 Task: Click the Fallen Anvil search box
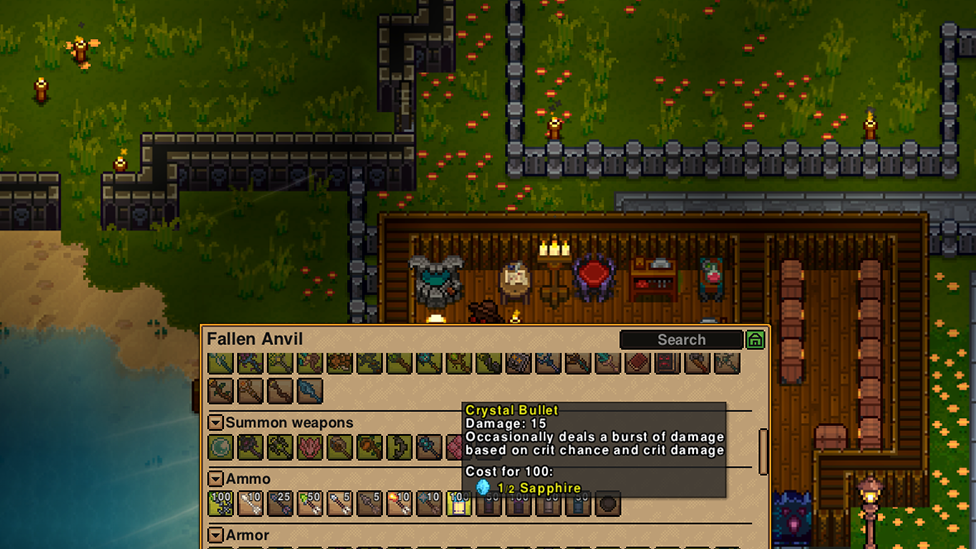point(681,340)
